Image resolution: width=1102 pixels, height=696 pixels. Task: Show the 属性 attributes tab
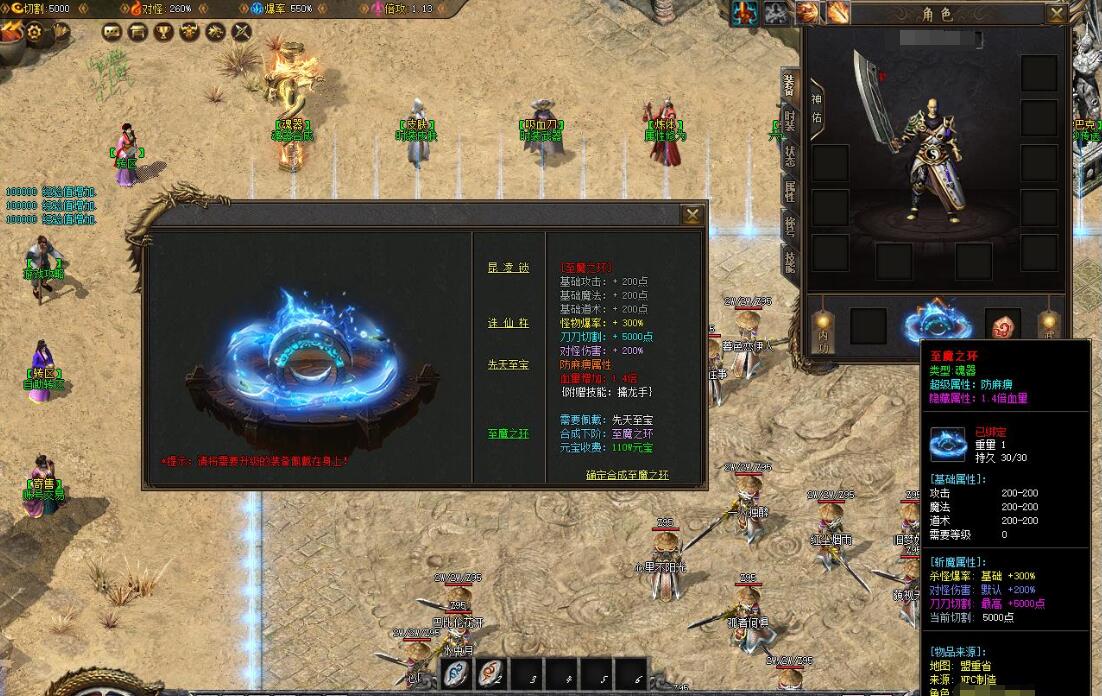[x=789, y=191]
